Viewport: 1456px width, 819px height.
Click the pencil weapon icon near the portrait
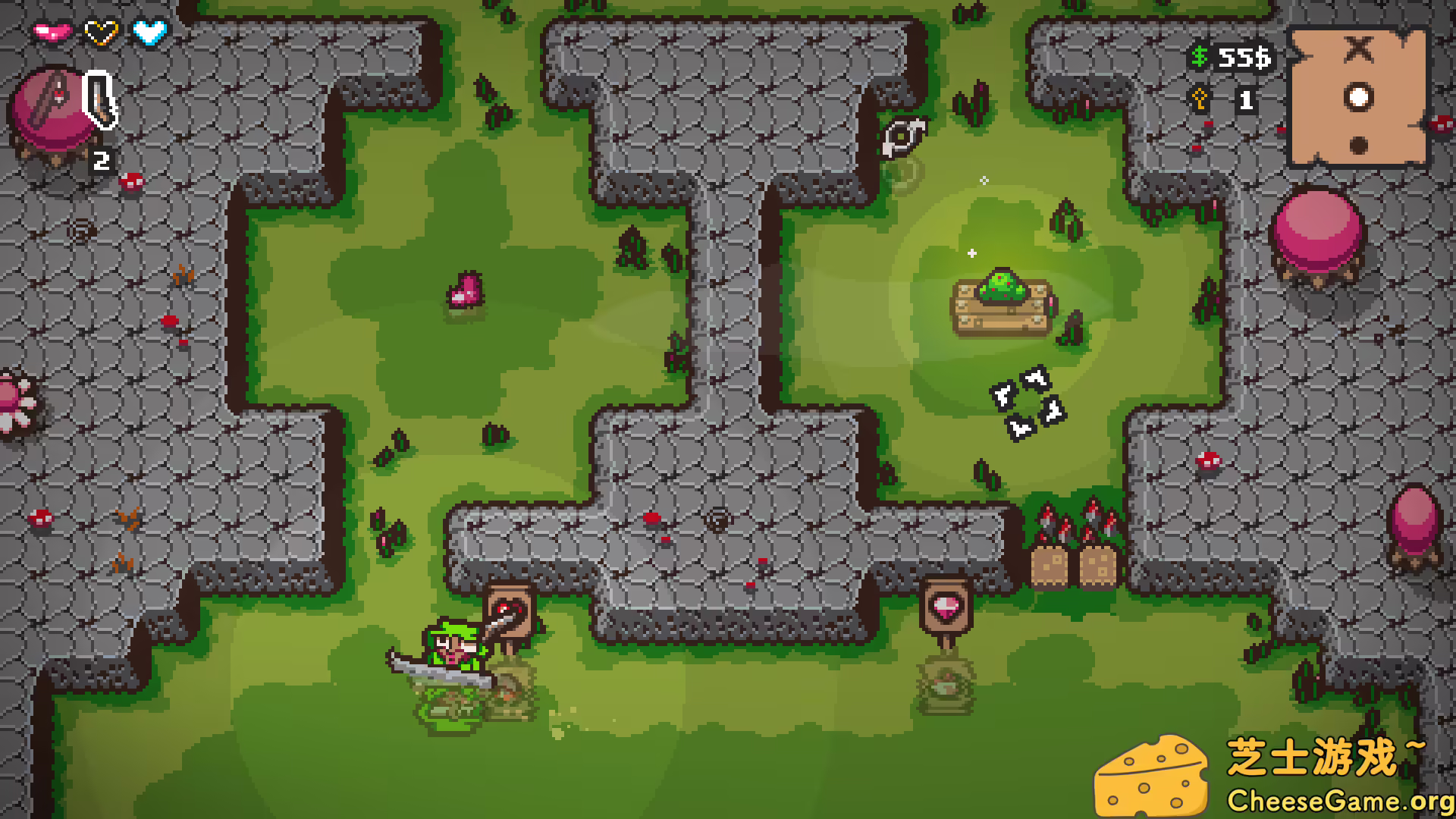(x=99, y=99)
